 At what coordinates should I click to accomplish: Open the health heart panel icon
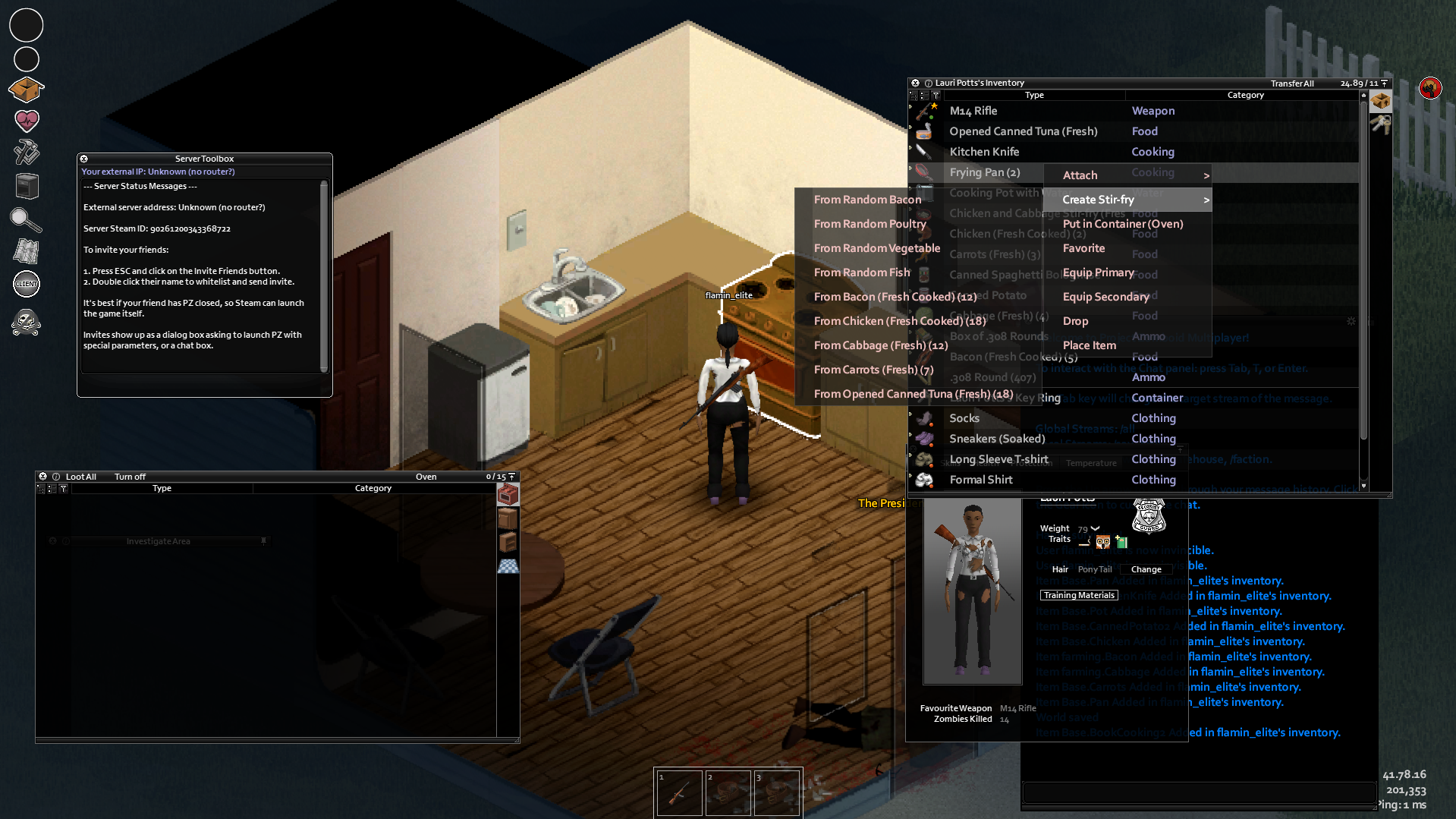[26, 120]
